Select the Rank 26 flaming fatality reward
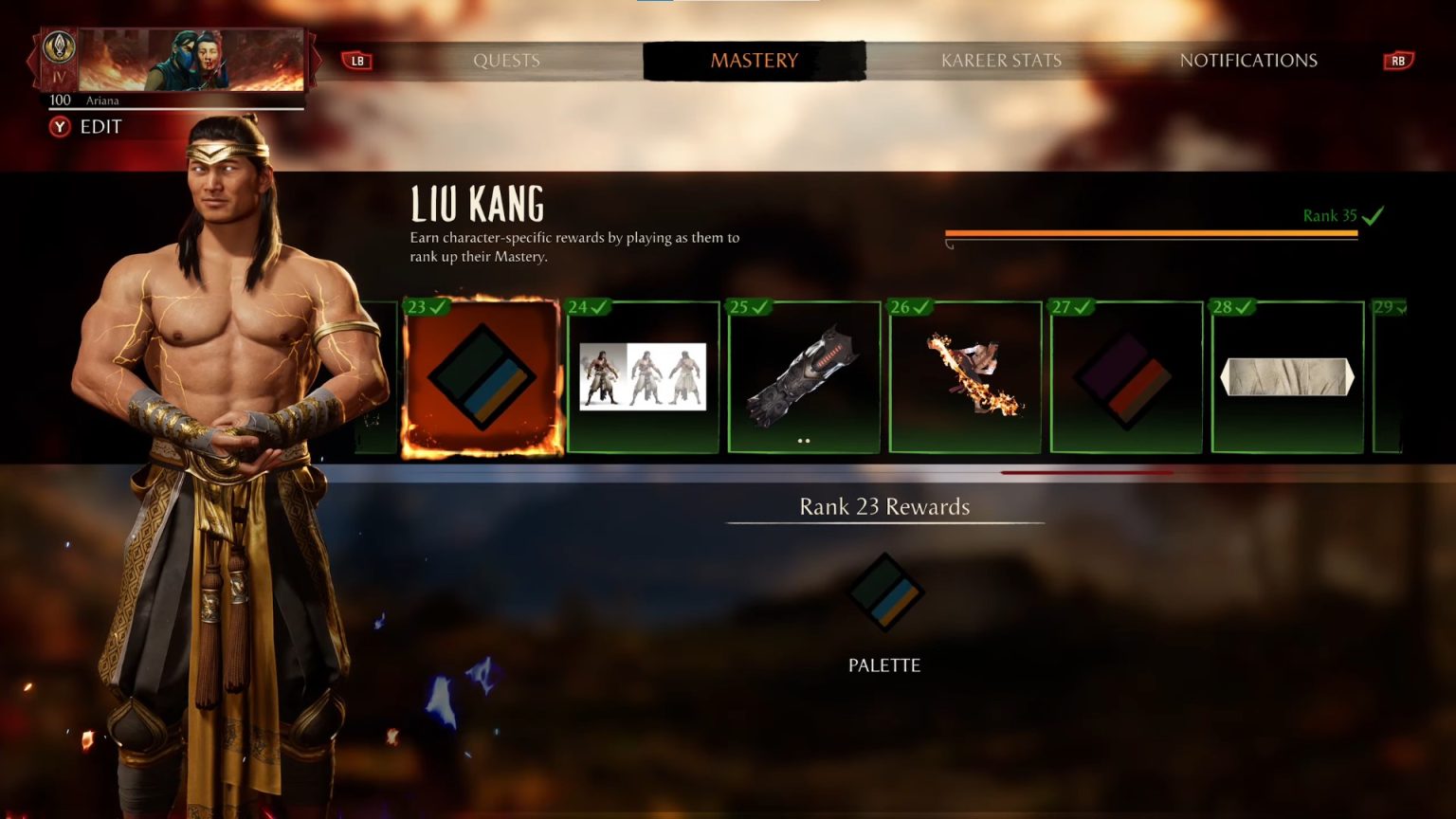 [964, 376]
